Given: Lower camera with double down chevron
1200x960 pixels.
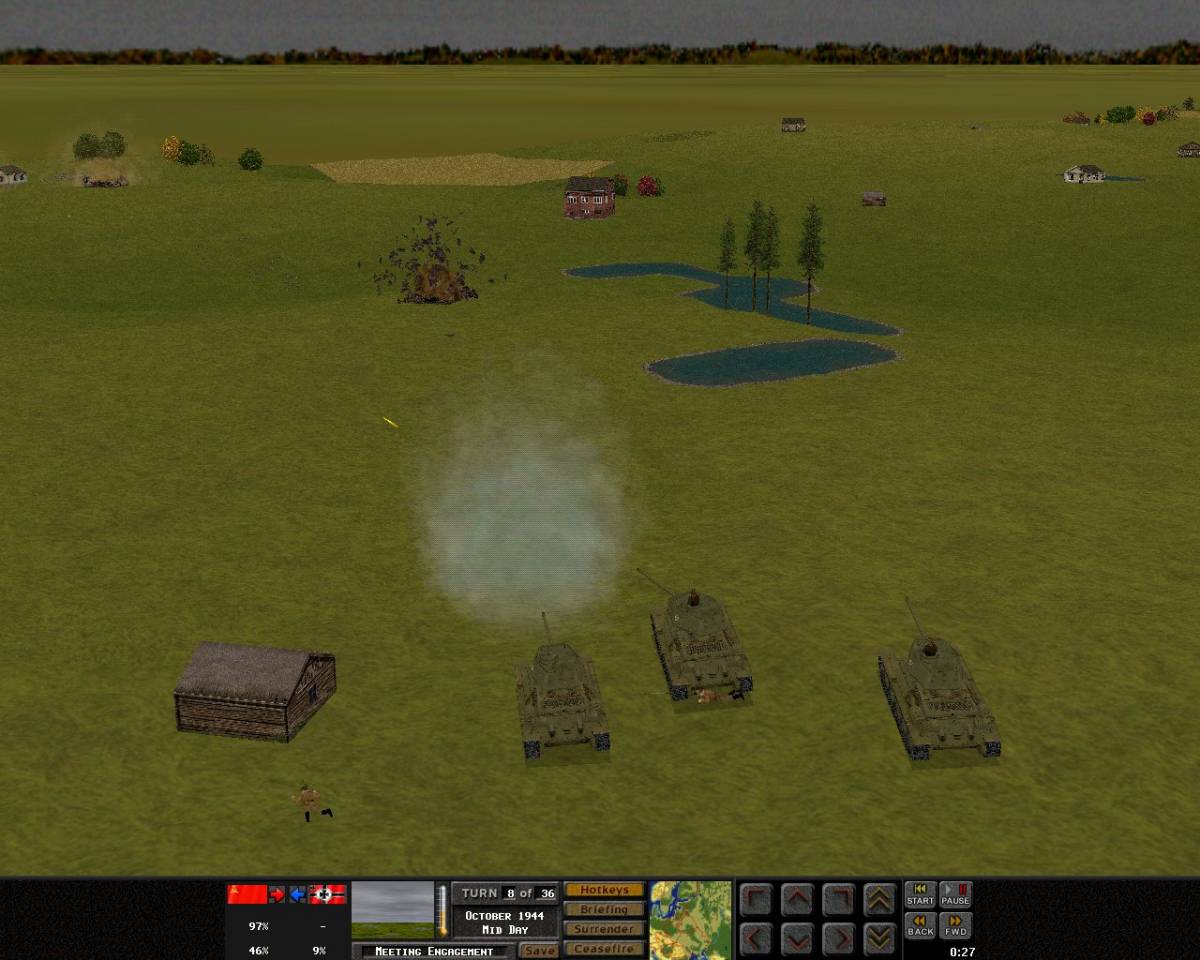Looking at the screenshot, I should coord(879,939).
